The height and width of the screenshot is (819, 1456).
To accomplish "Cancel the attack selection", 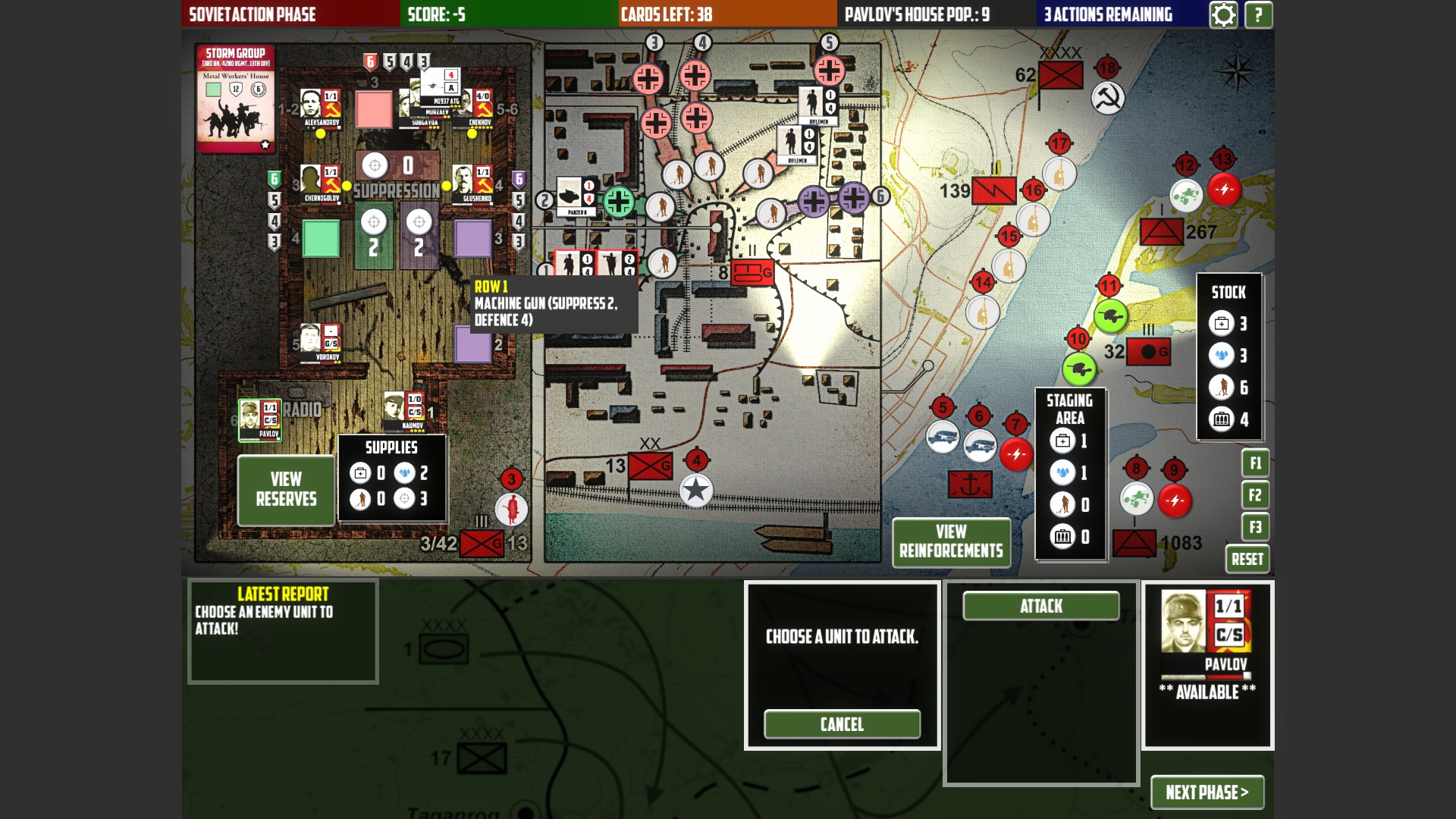I will click(842, 724).
